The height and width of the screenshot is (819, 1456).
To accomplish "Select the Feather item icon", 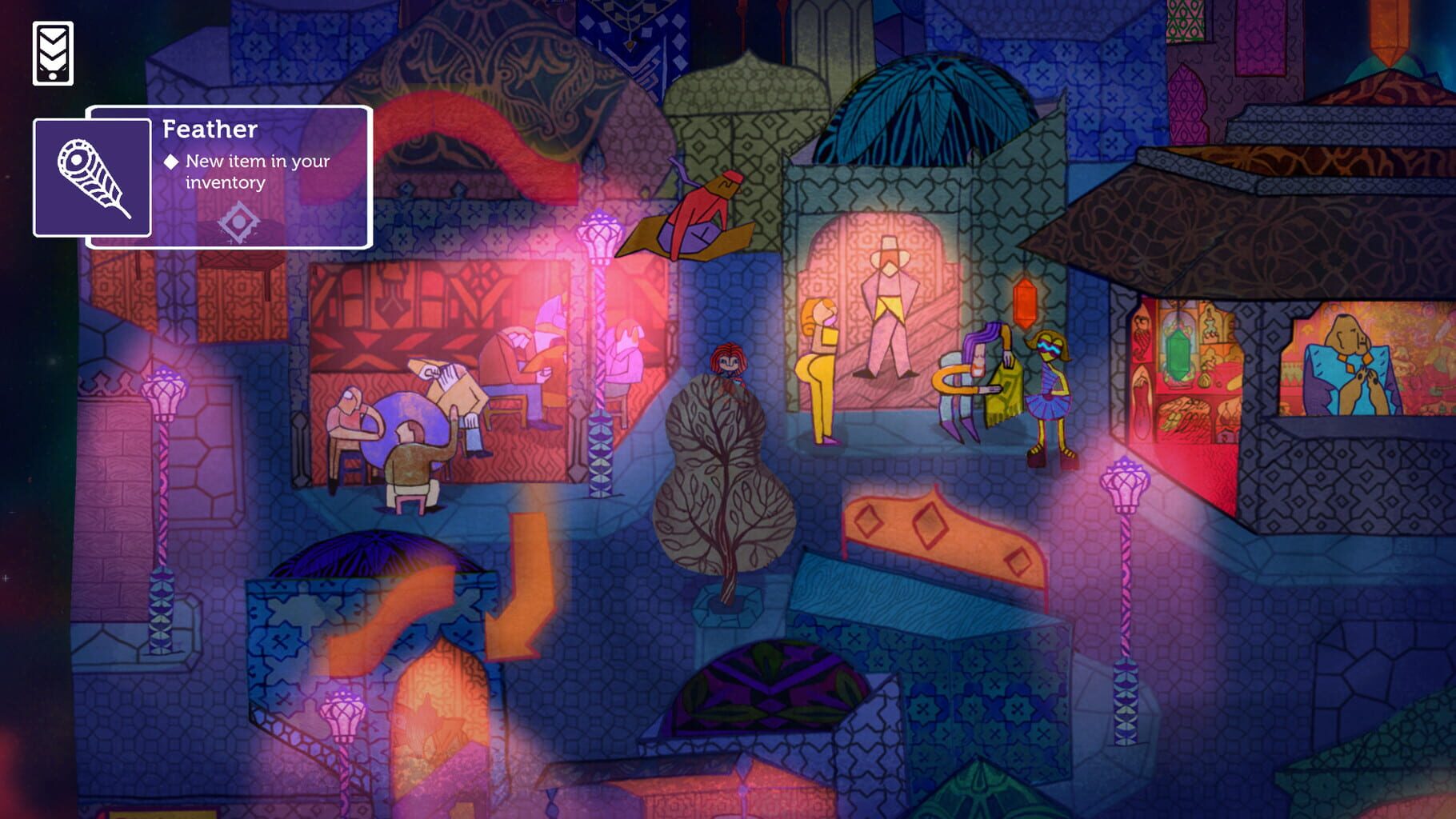I will pyautogui.click(x=90, y=178).
